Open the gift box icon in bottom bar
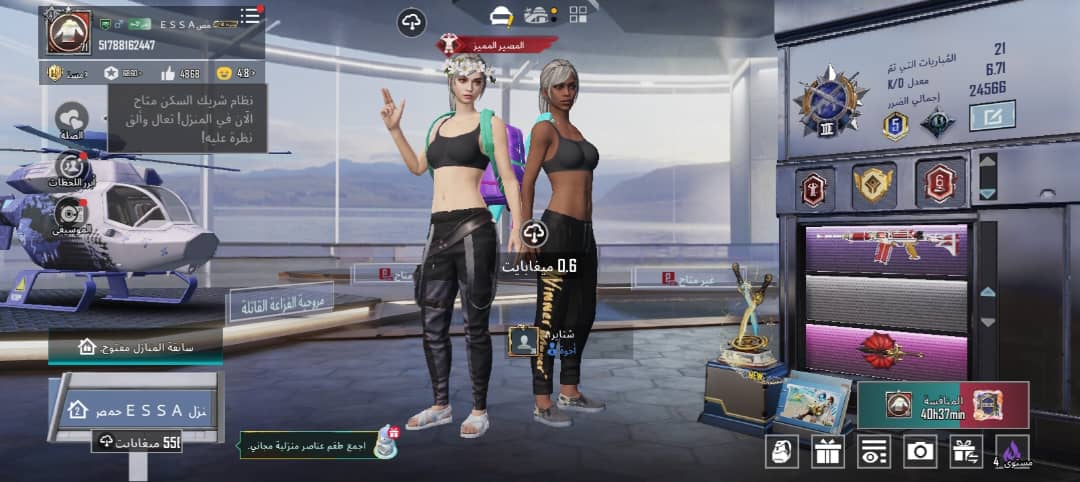This screenshot has height=482, width=1080. click(x=828, y=451)
